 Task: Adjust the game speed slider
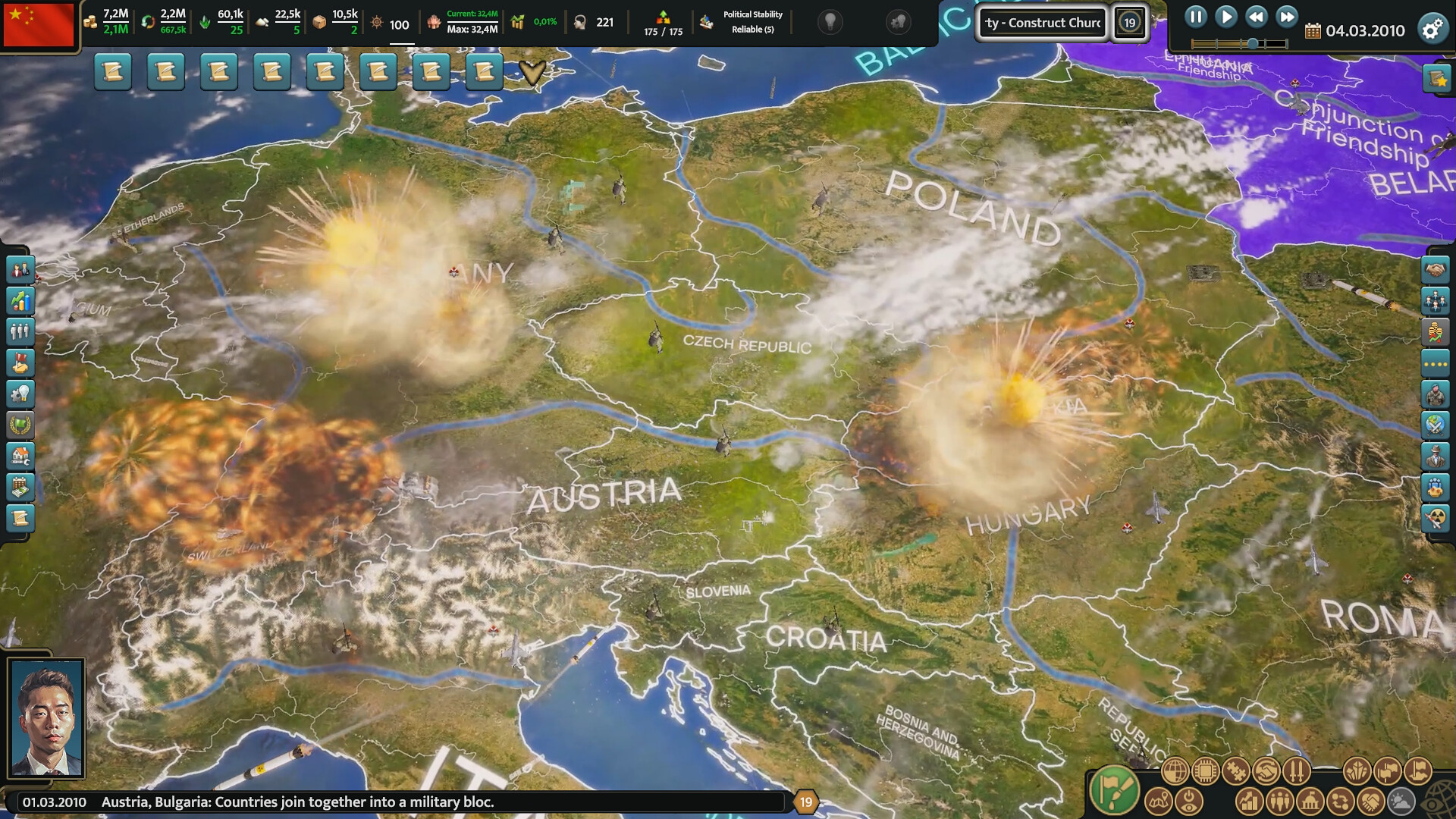tap(1251, 42)
